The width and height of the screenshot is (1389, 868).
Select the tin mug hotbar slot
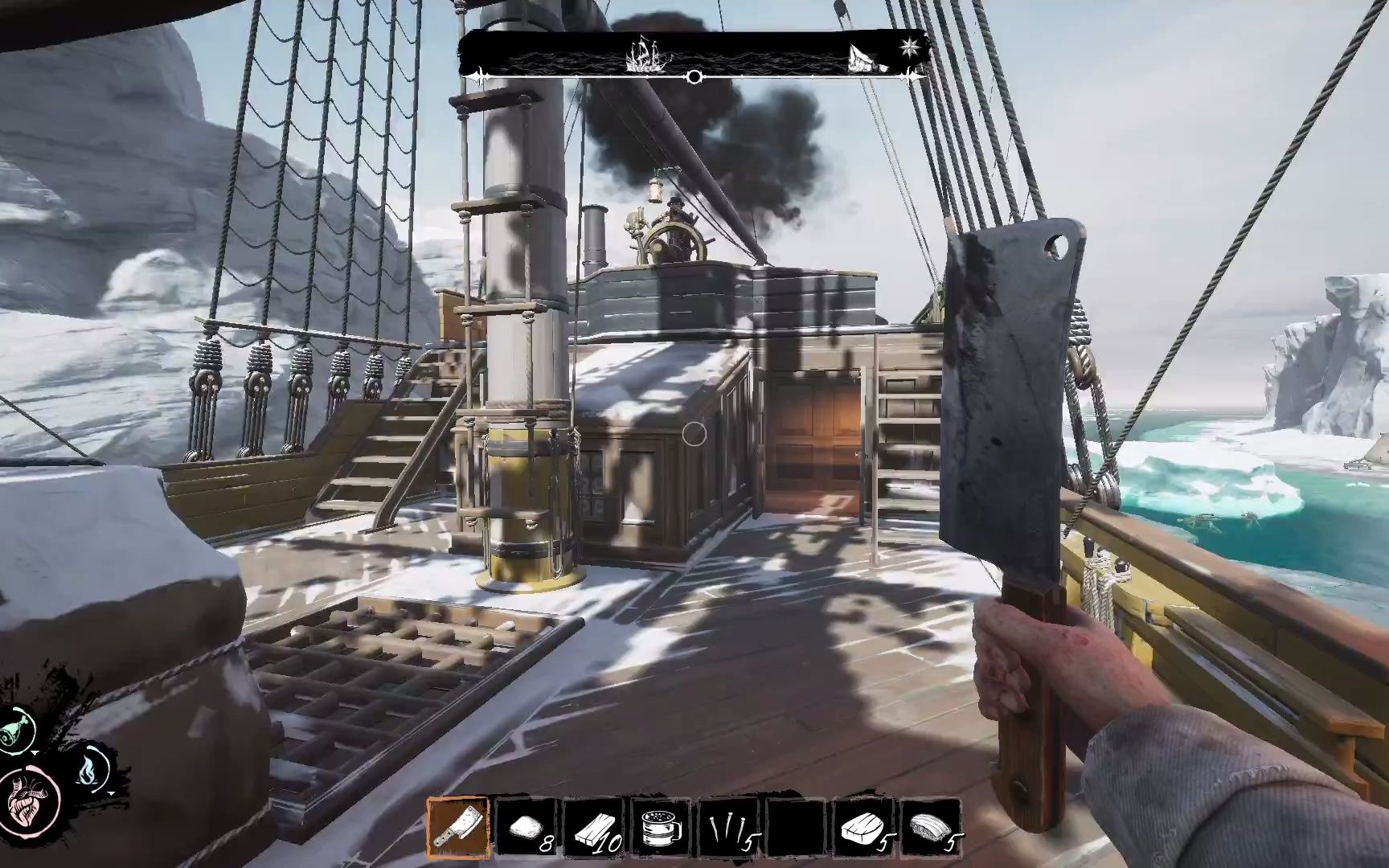(661, 827)
